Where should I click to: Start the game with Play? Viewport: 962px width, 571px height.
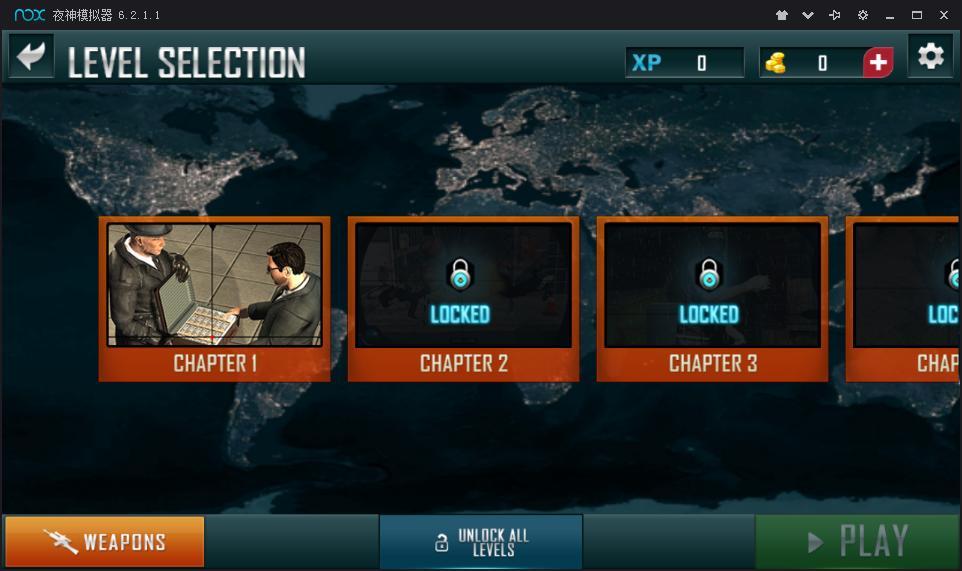click(x=858, y=542)
